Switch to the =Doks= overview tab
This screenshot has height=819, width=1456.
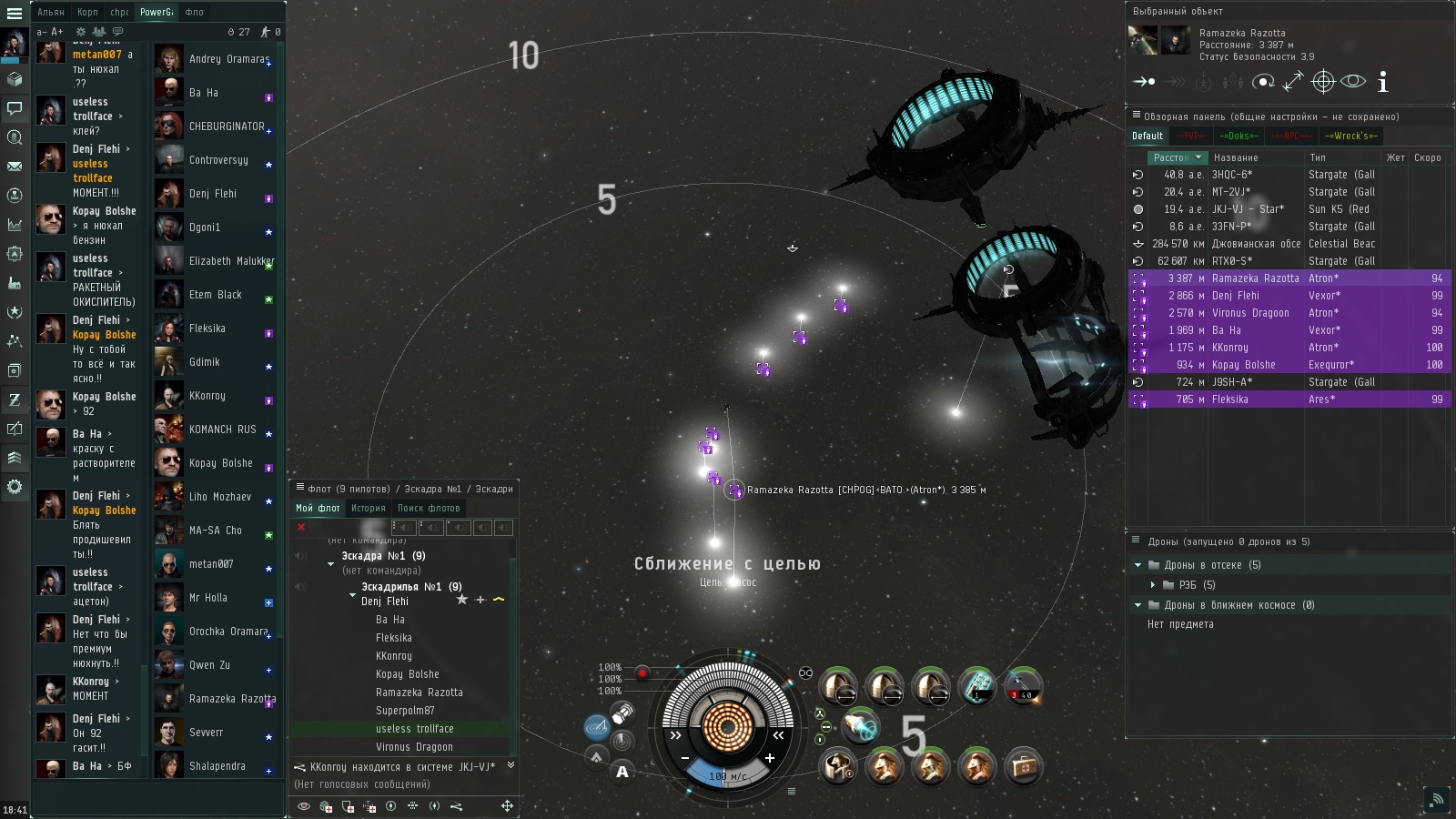tap(1239, 136)
